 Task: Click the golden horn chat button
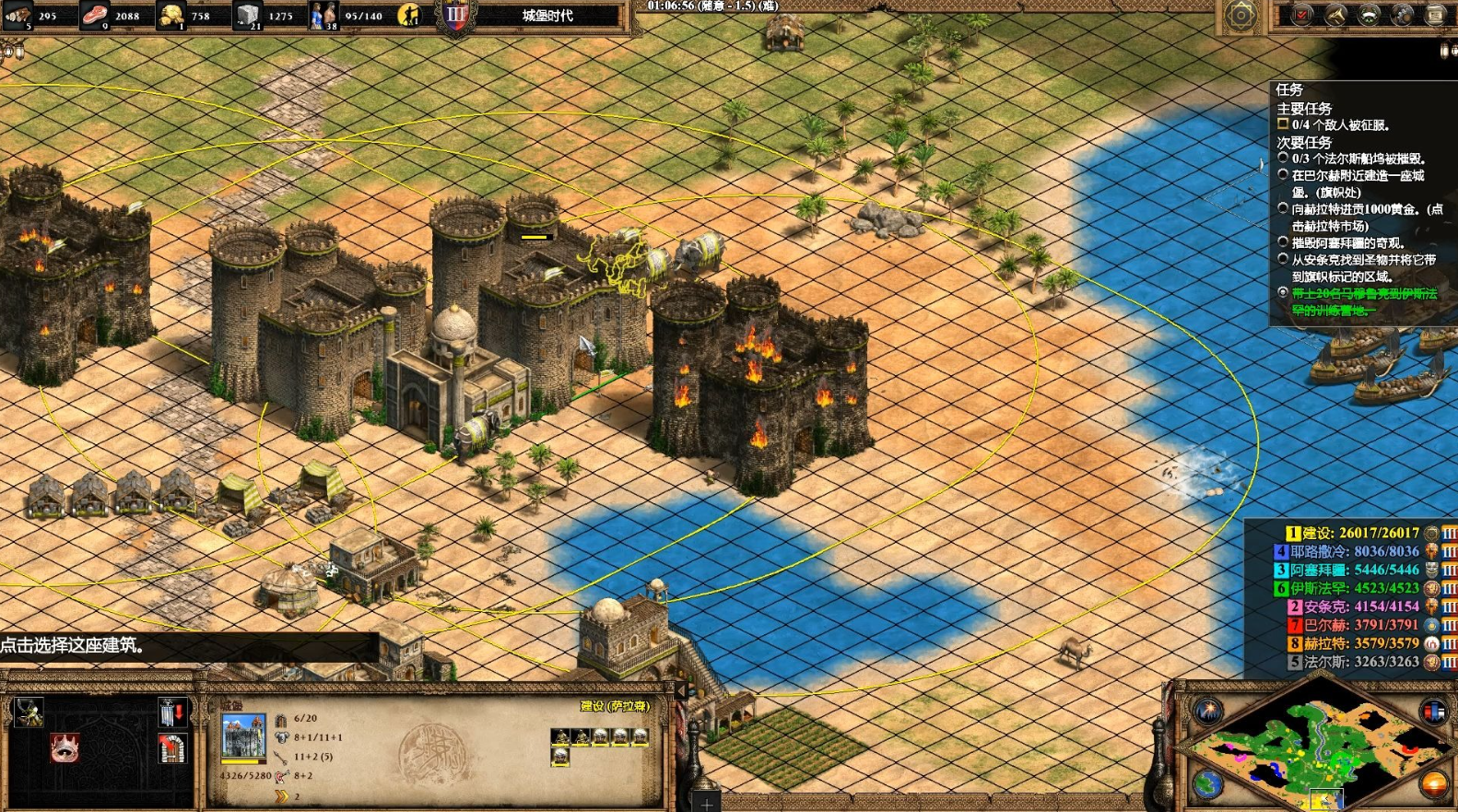click(1335, 15)
